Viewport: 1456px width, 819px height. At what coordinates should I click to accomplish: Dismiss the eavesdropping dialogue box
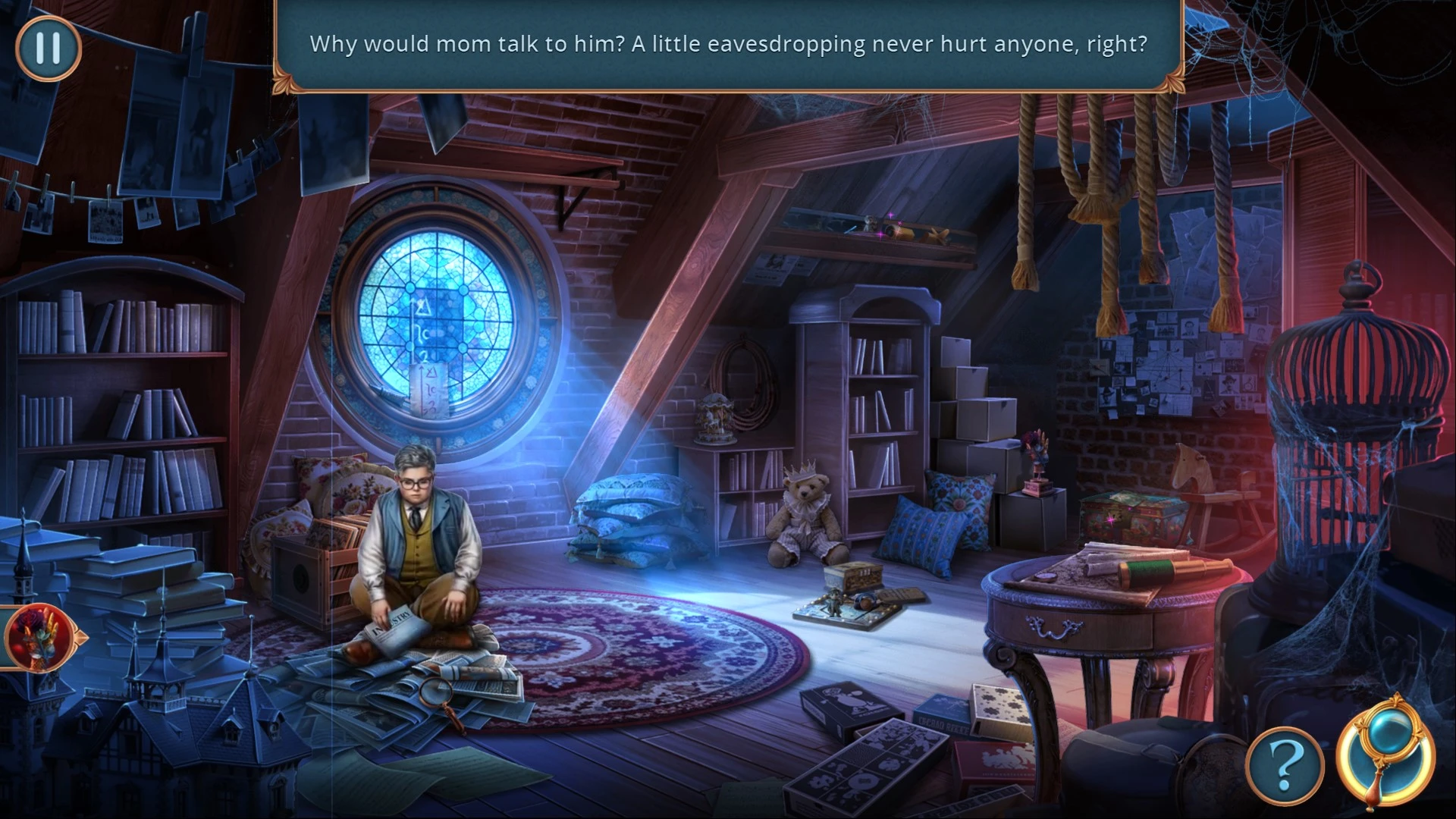(x=727, y=45)
